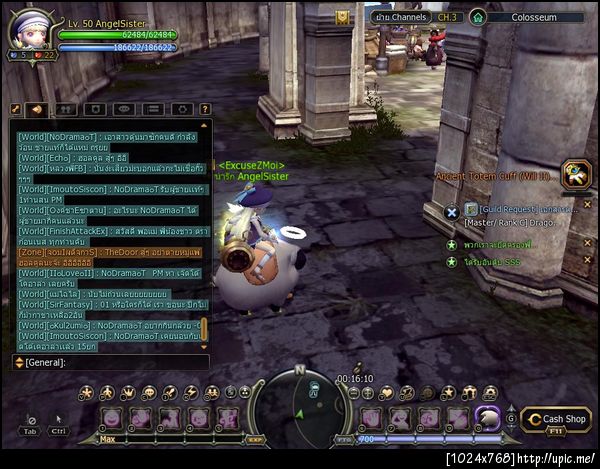Screen dimensions: 600x469
Task: Select the wrench chat settings tab
Action: [x=17, y=108]
